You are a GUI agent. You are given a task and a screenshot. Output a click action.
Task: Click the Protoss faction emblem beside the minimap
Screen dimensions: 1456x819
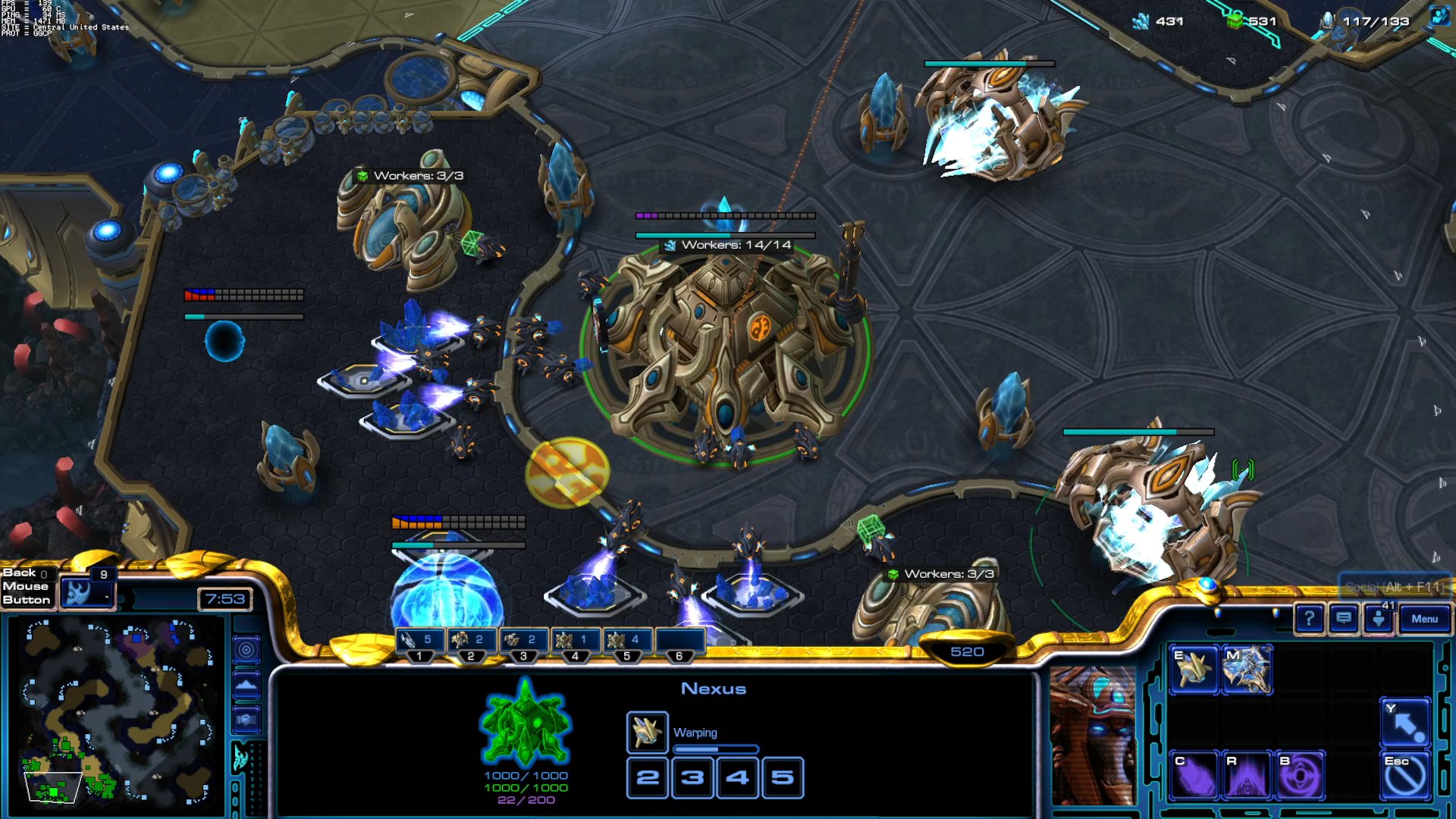click(241, 758)
